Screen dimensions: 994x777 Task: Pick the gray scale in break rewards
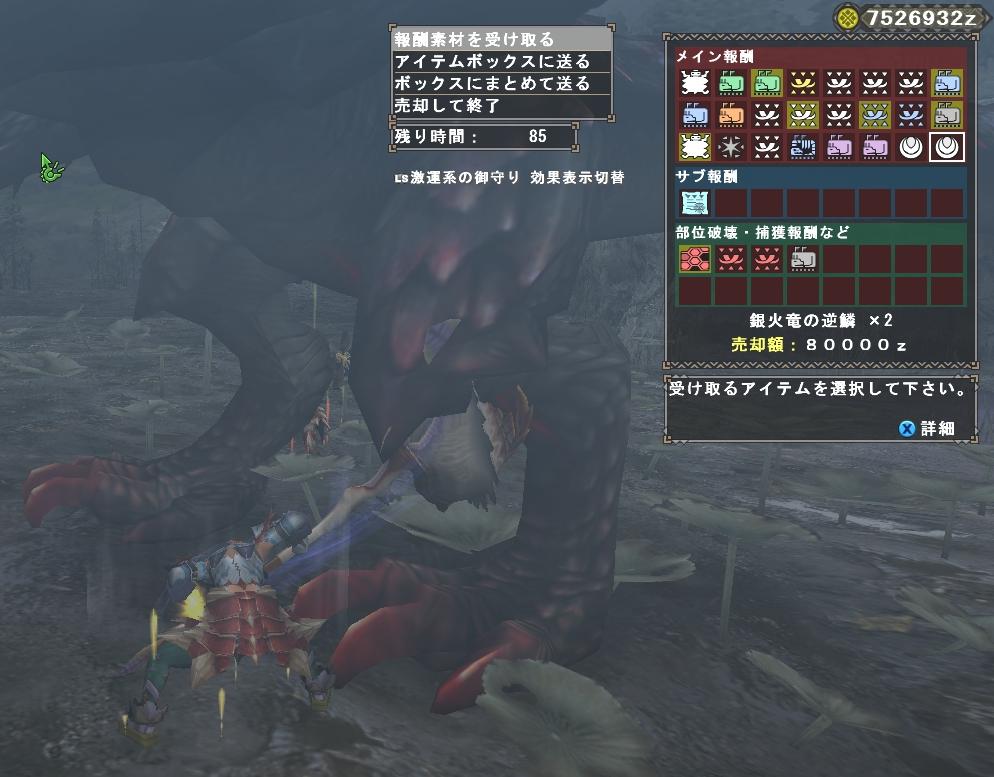pyautogui.click(x=802, y=260)
